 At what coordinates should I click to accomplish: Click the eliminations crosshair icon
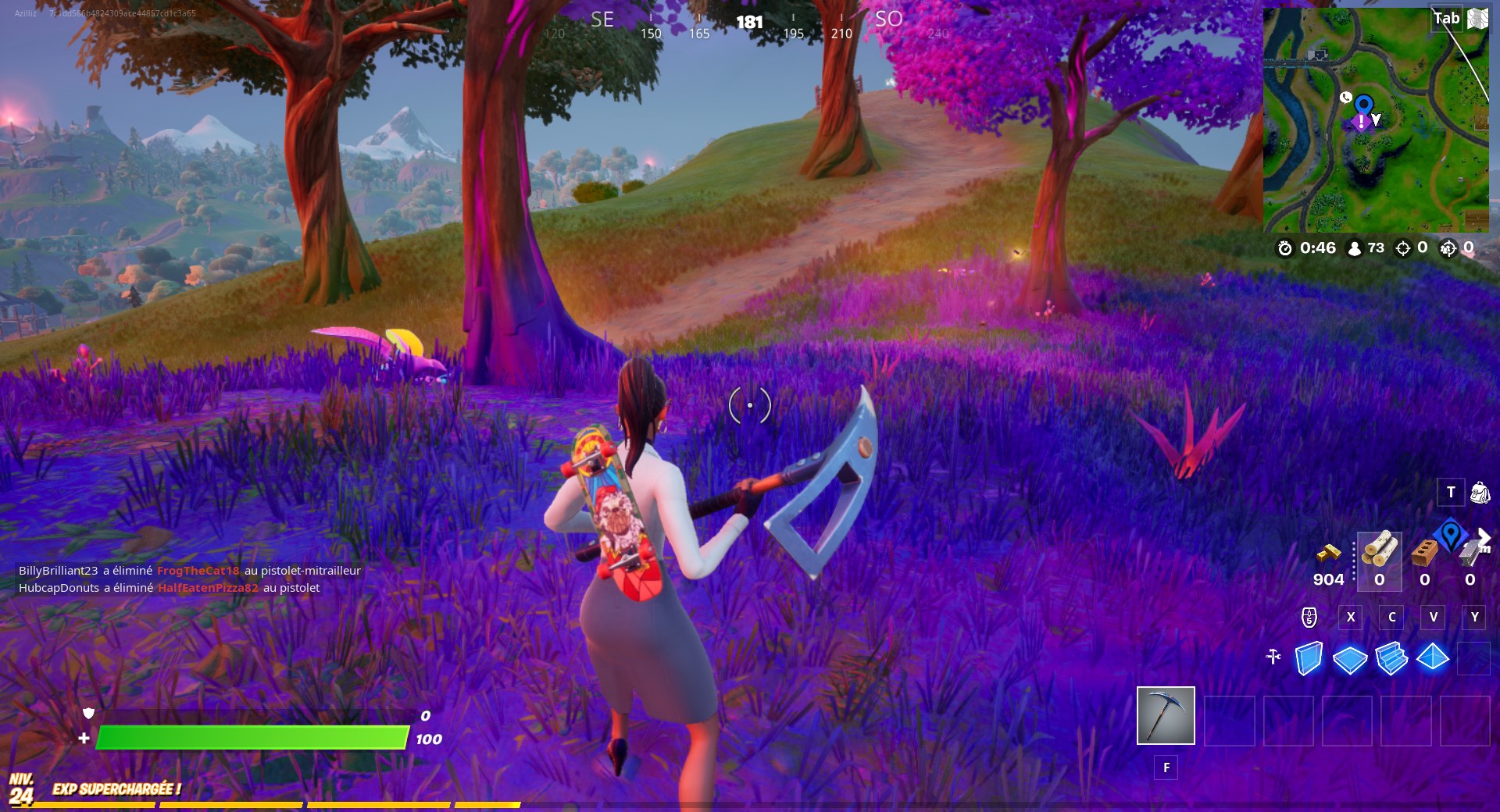(x=1403, y=248)
